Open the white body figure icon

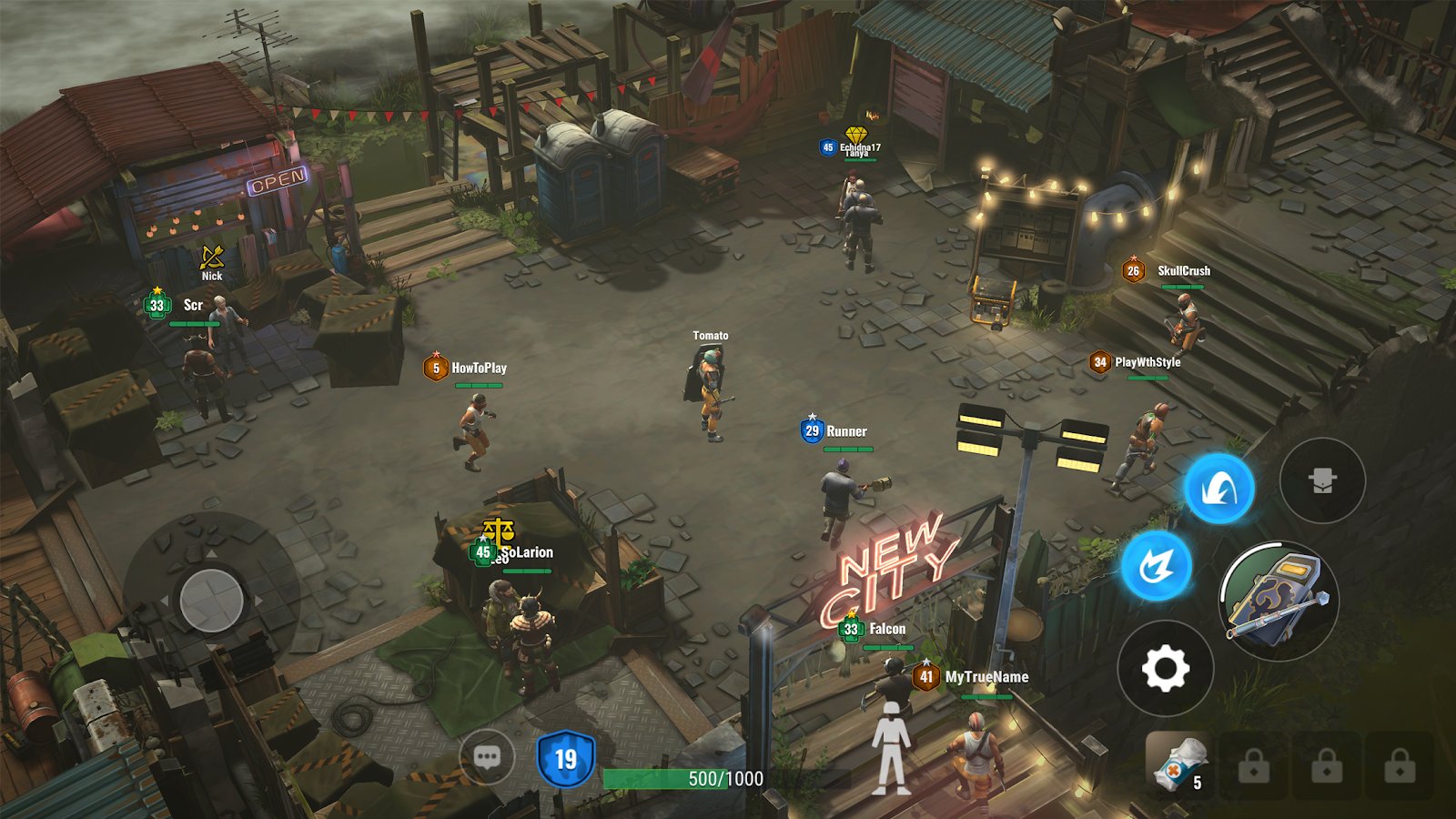[891, 748]
